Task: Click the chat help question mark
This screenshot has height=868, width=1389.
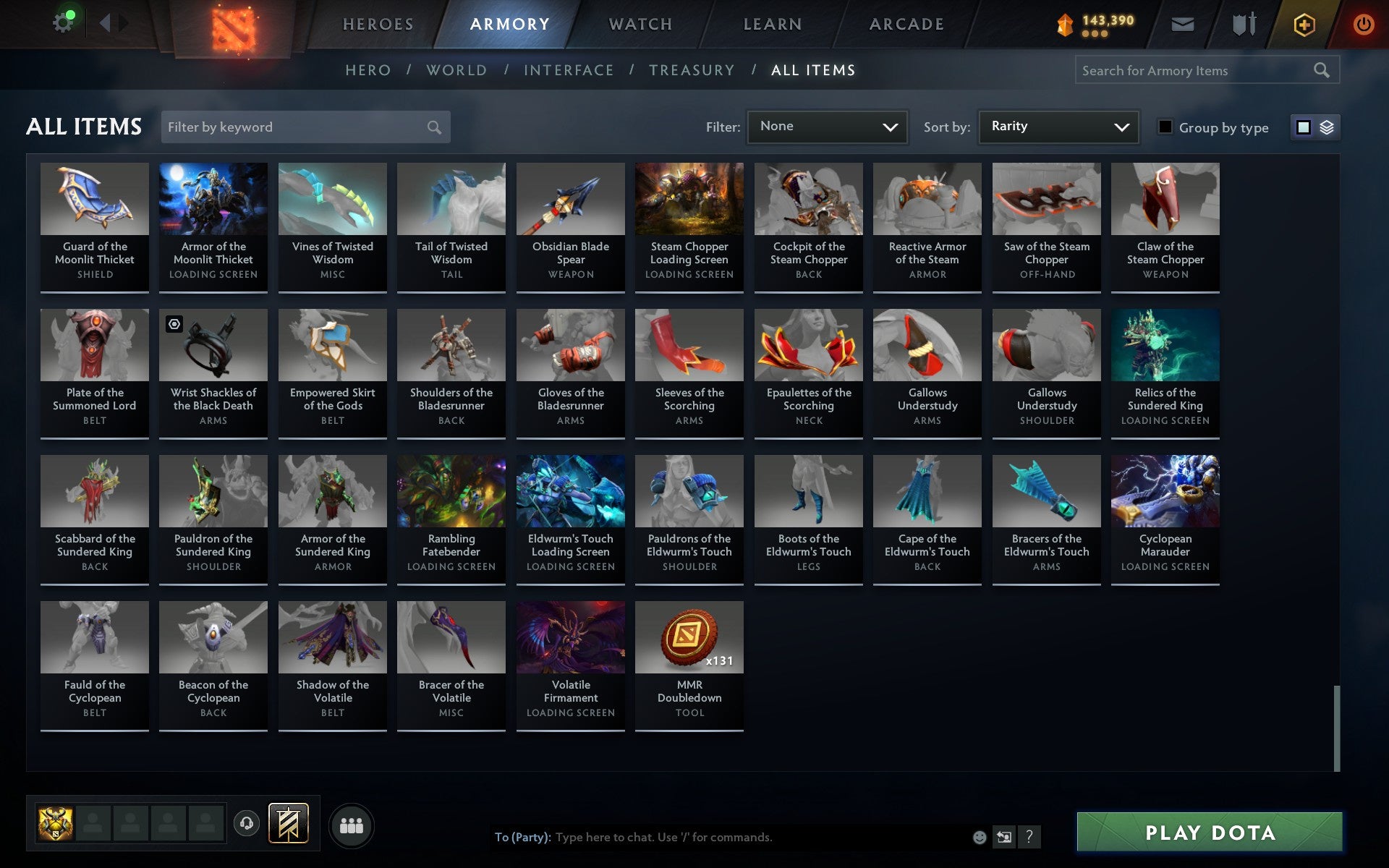Action: click(1029, 838)
